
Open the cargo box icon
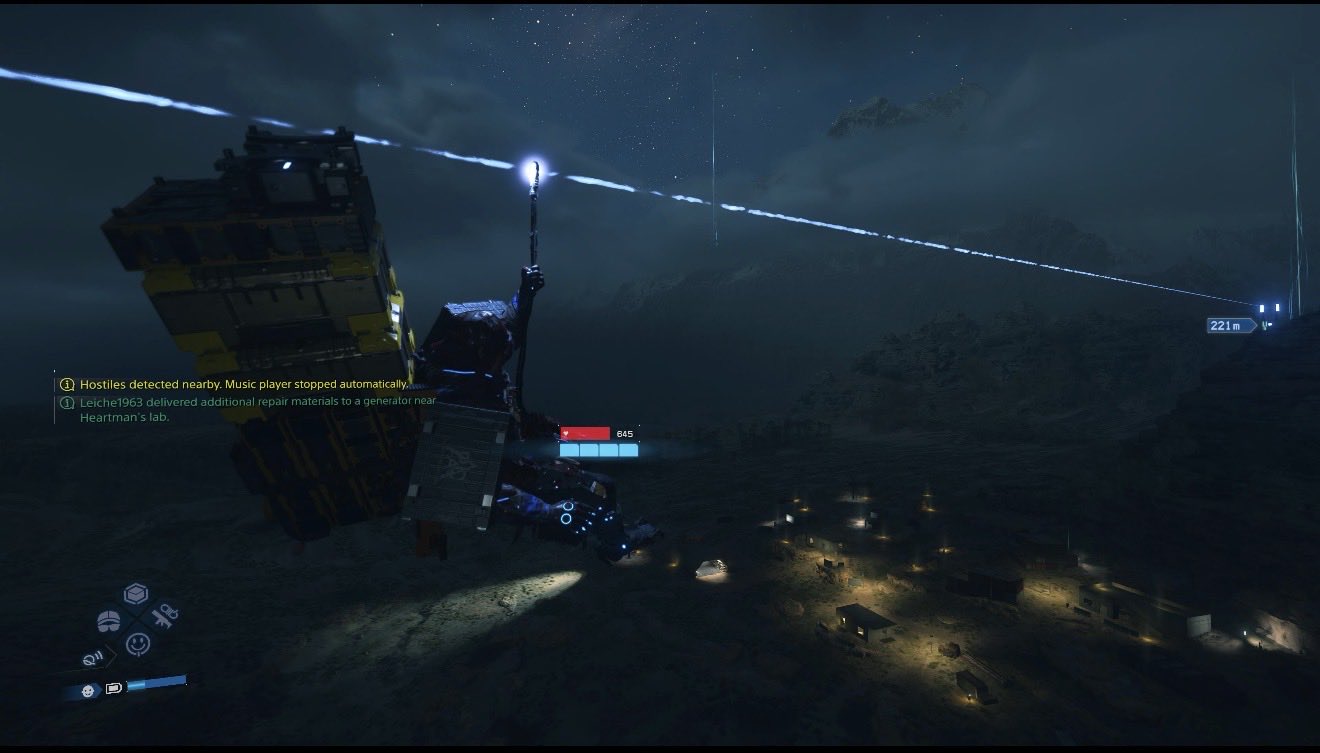[x=136, y=595]
